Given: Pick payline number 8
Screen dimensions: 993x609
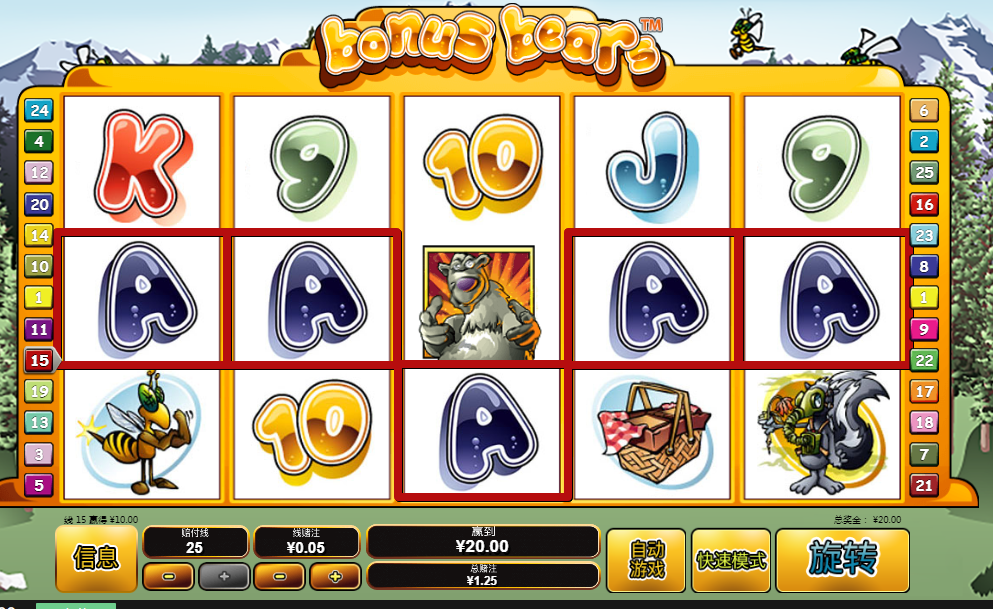Looking at the screenshot, I should click(x=923, y=267).
